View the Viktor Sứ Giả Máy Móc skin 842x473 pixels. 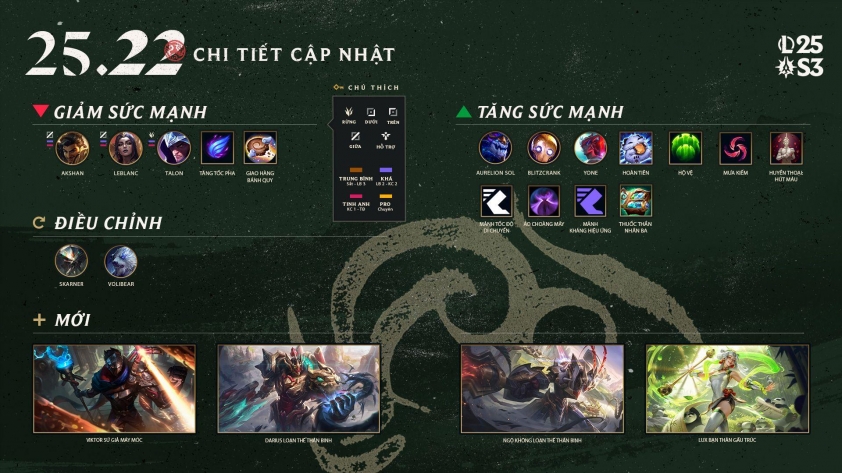[x=114, y=388]
